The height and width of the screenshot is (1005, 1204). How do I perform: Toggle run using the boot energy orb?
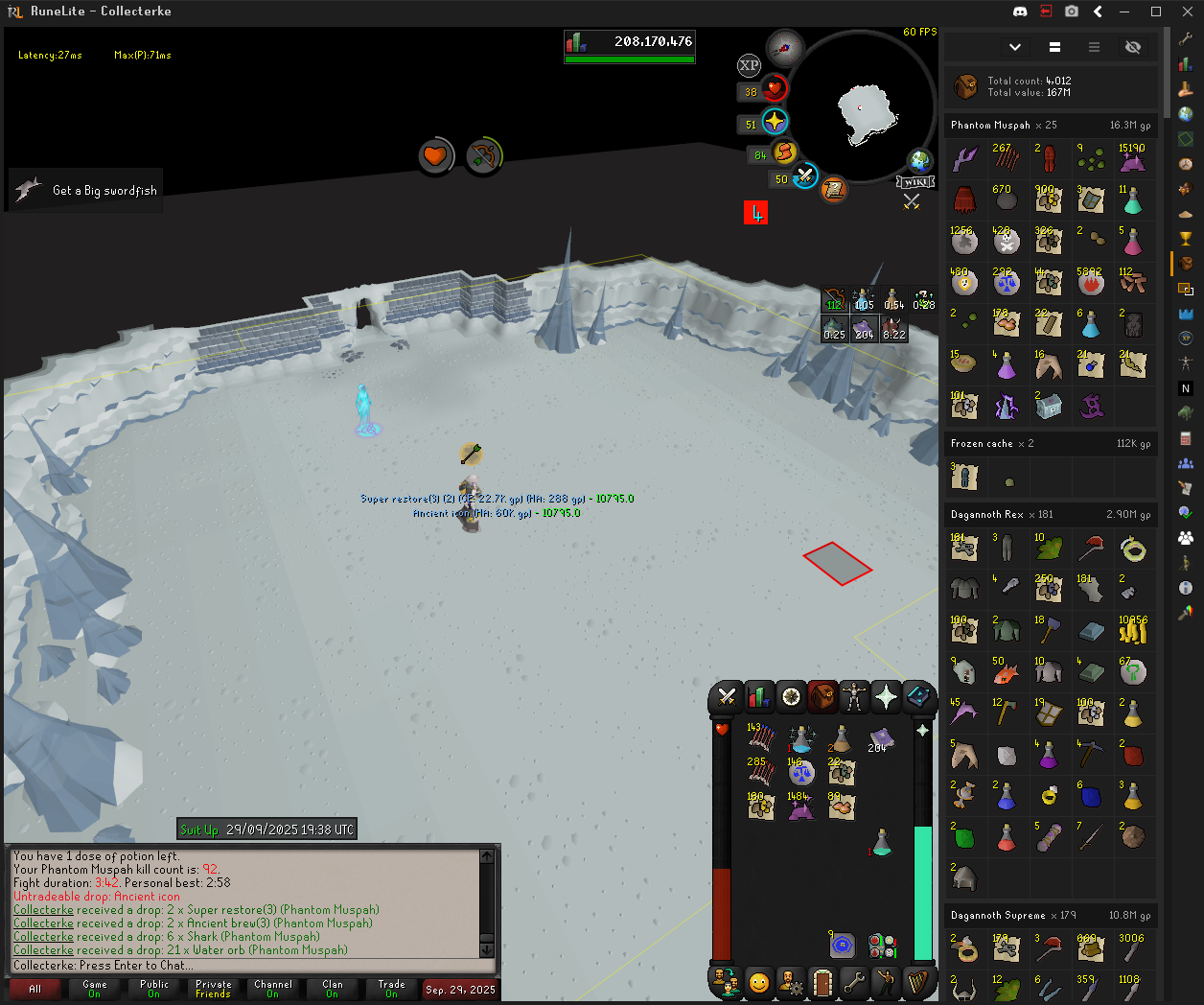pyautogui.click(x=785, y=152)
